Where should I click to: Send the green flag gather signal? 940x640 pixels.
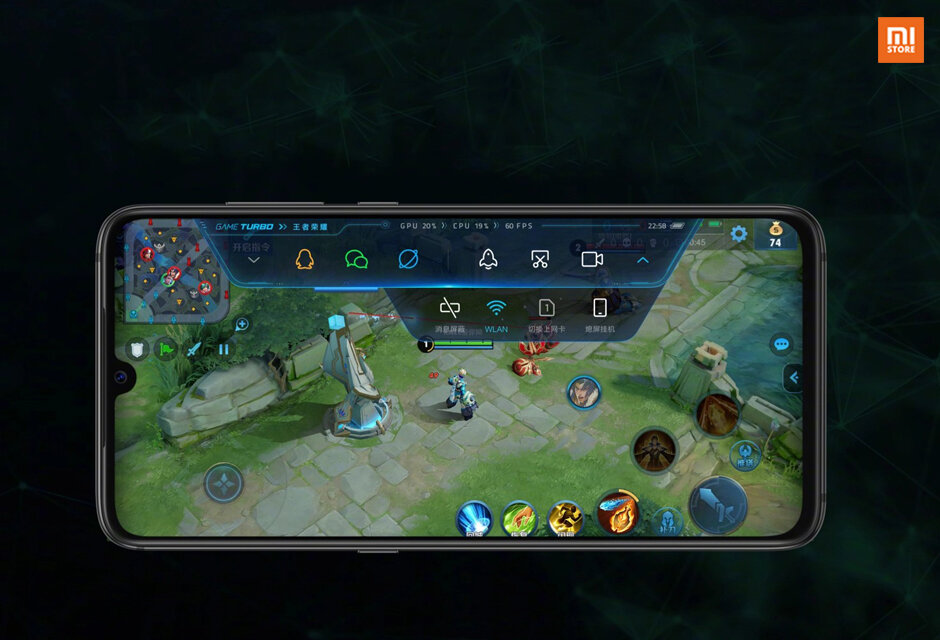click(x=167, y=349)
